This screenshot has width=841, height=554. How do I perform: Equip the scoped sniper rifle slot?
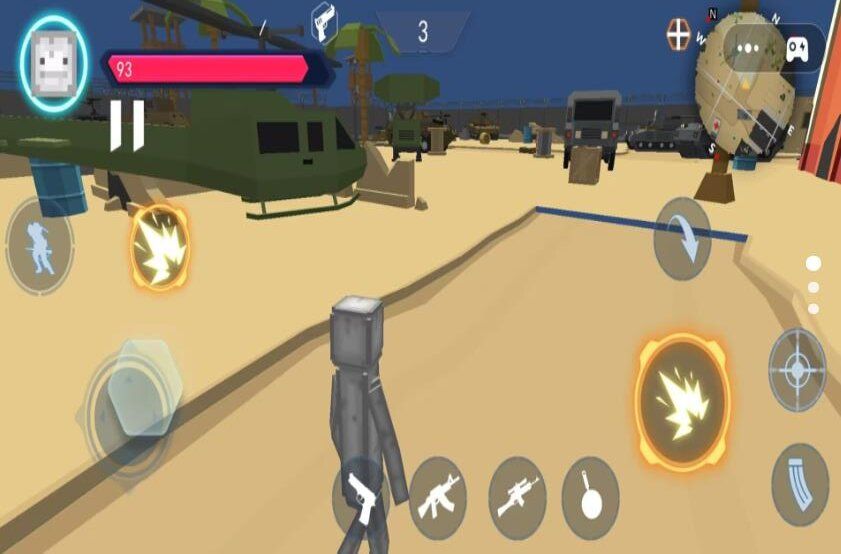[x=517, y=493]
